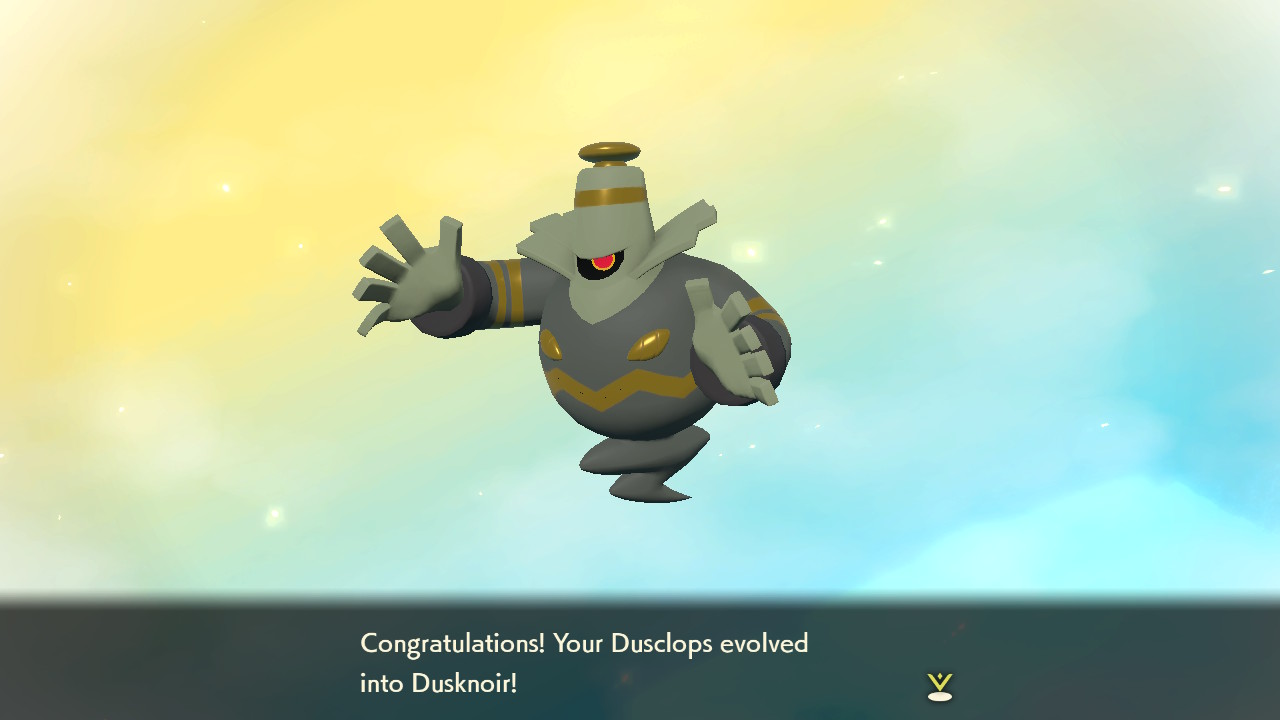1280x720 pixels.
Task: Click the yellow glow in the top-left background
Action: 120,90
